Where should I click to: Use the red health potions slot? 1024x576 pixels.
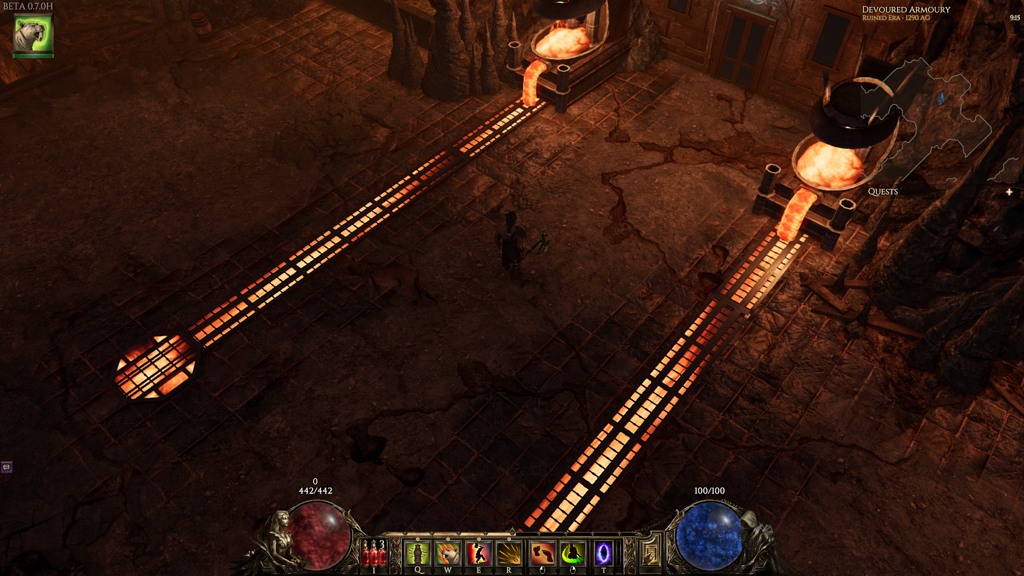click(374, 552)
